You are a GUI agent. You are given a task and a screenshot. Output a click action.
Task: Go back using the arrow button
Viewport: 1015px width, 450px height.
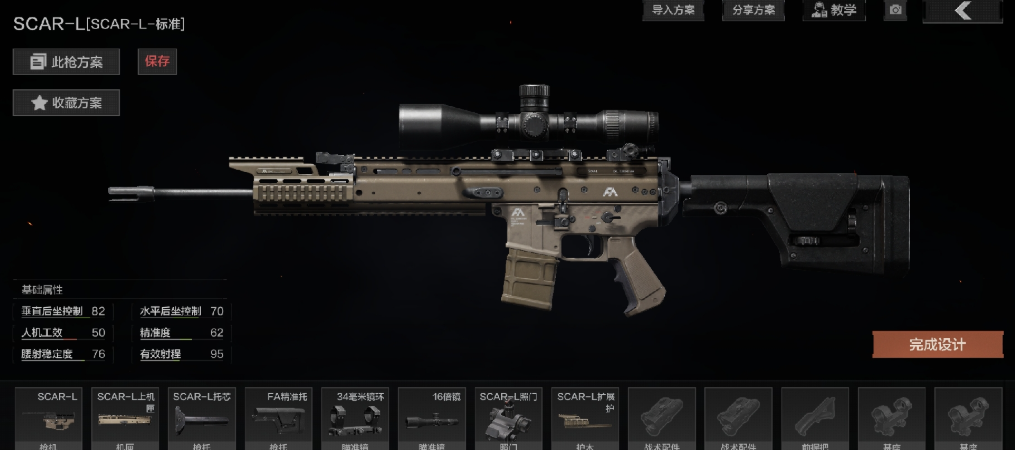[963, 10]
